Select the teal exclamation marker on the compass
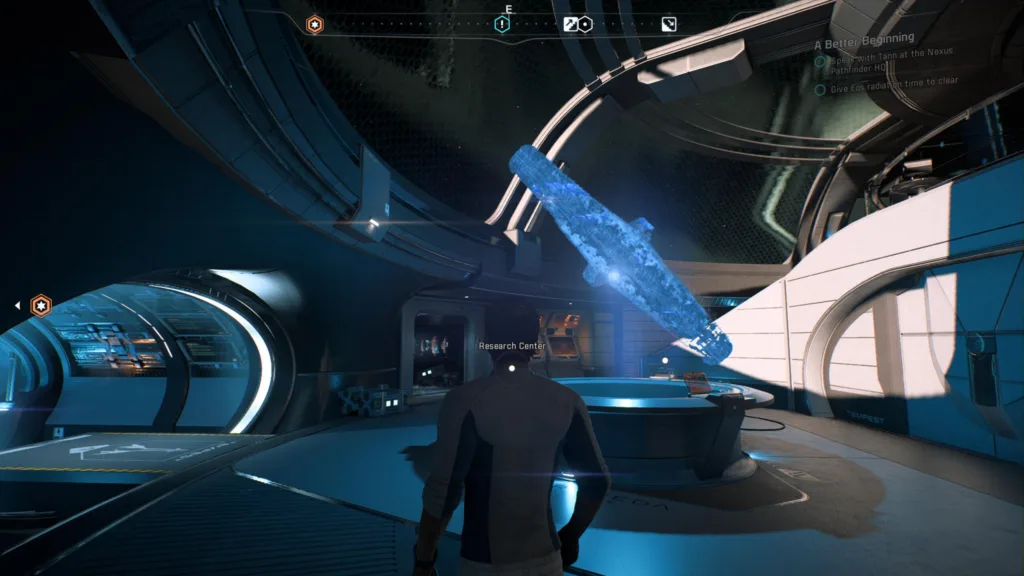The width and height of the screenshot is (1024, 576). [502, 24]
